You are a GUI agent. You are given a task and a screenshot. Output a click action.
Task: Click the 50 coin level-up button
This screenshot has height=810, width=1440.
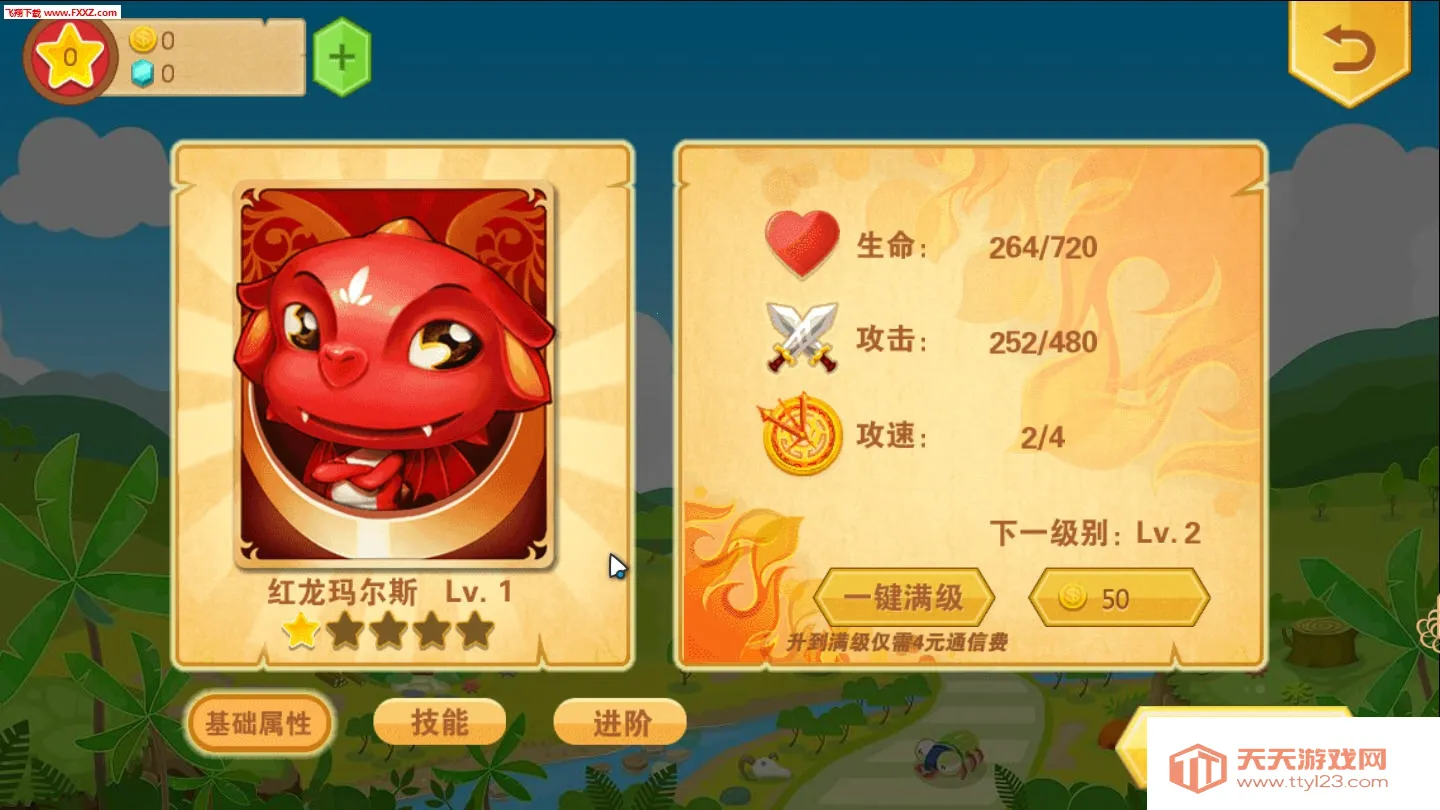tap(1119, 597)
